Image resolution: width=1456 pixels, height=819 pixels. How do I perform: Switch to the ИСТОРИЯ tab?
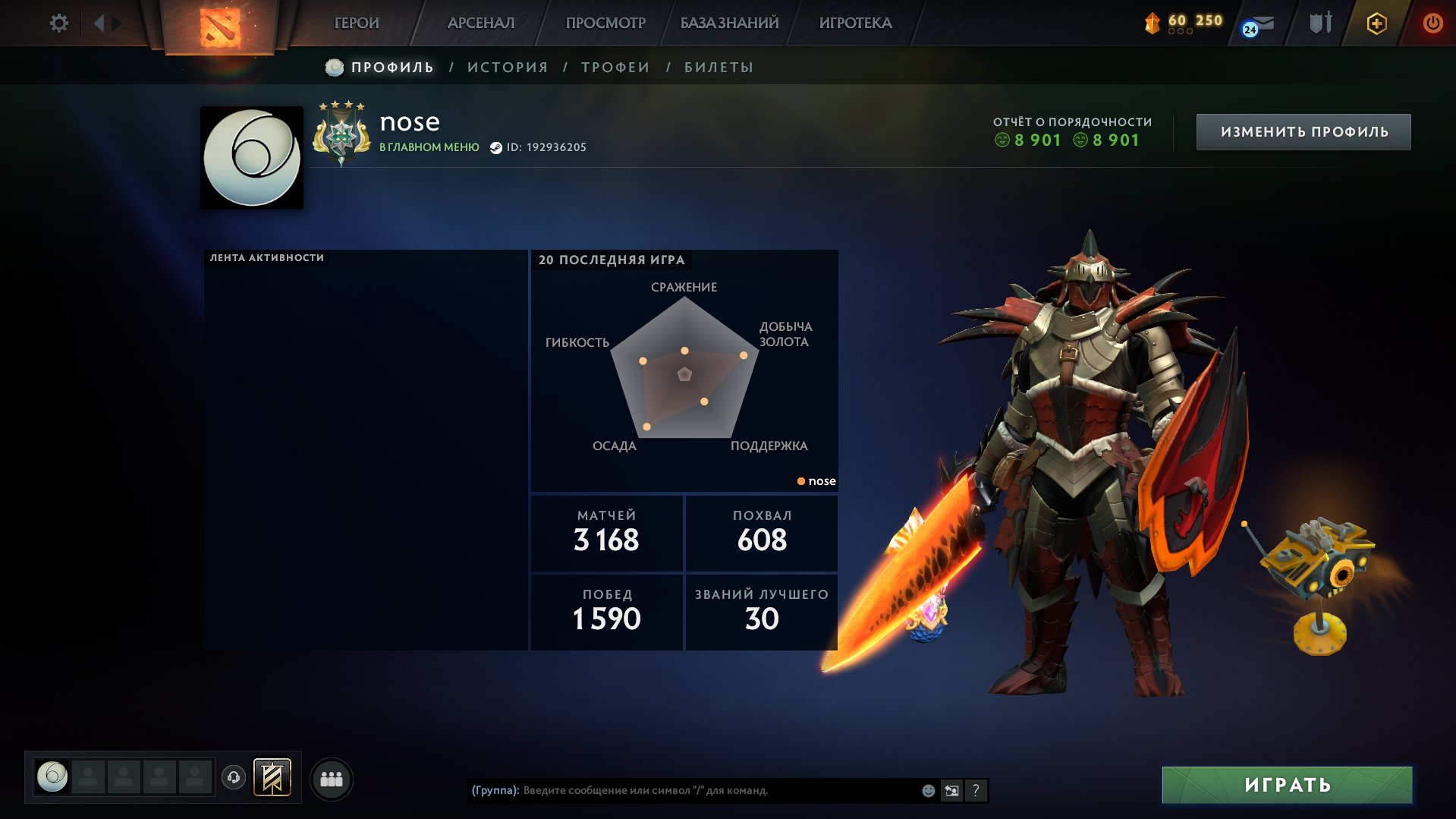pos(508,67)
